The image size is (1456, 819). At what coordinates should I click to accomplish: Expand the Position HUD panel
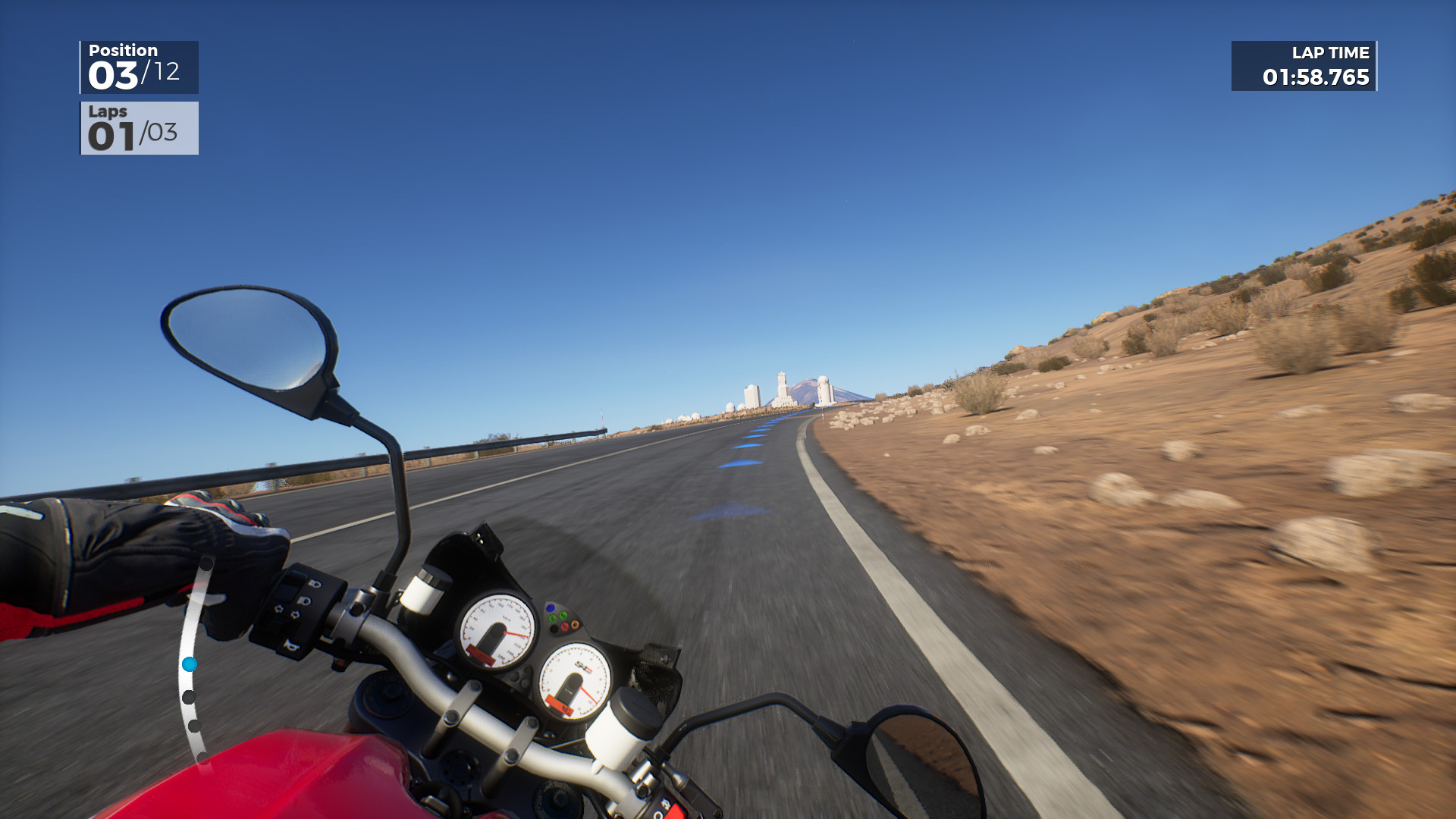(x=139, y=65)
